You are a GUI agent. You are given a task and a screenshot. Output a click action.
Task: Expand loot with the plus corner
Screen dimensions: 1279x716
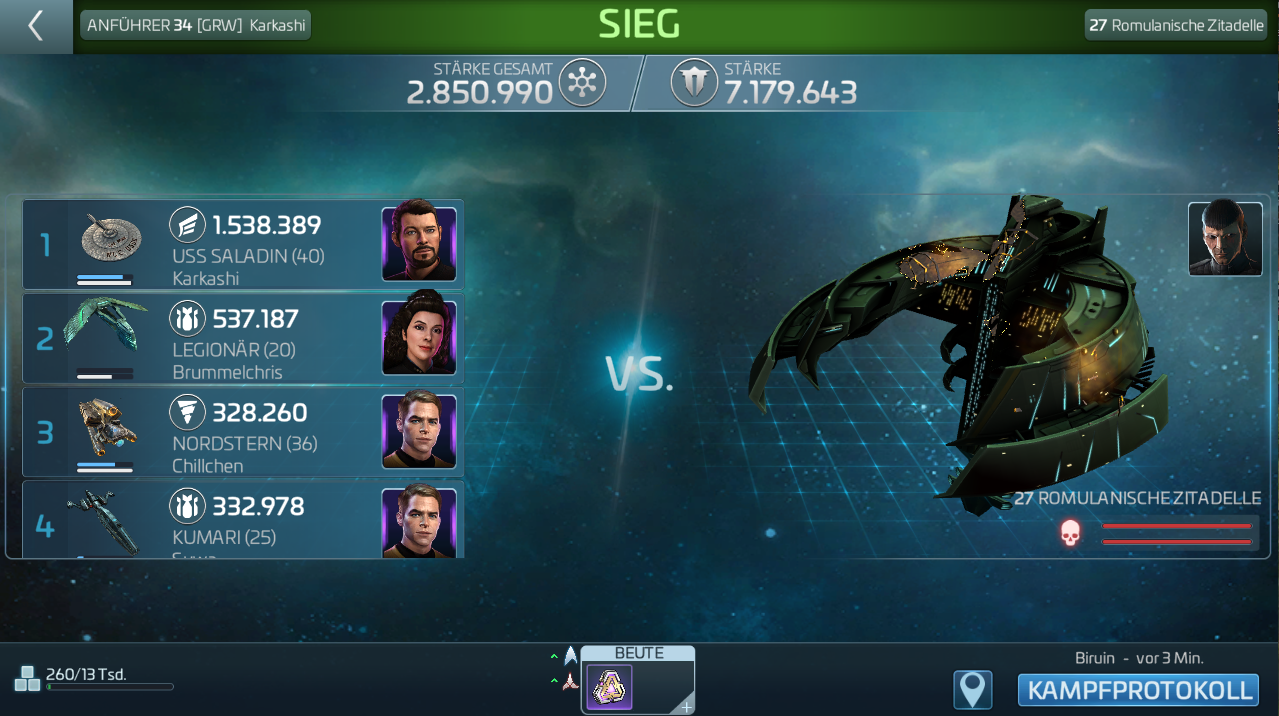point(686,707)
